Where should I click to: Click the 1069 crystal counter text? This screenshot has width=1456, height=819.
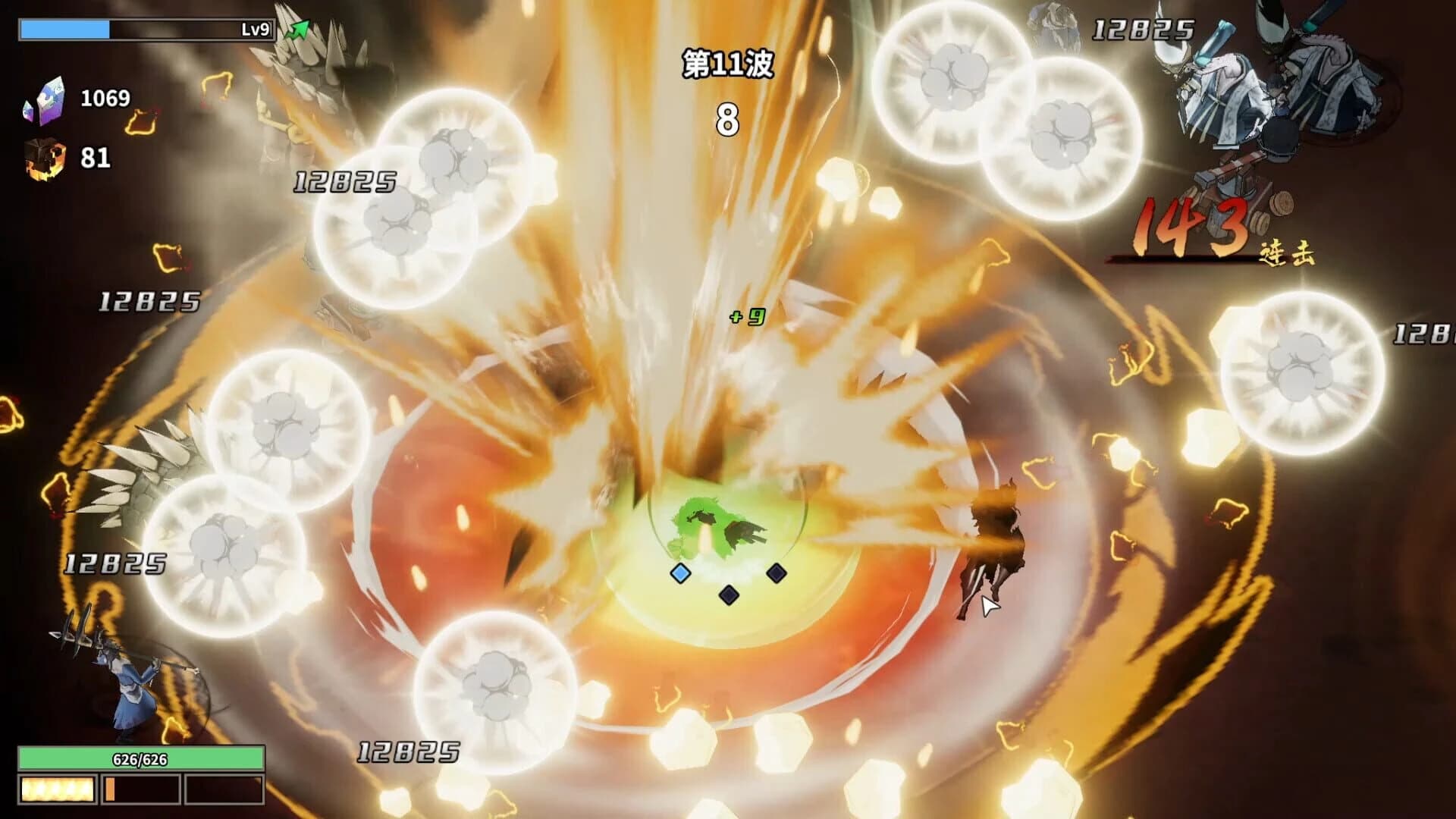104,97
